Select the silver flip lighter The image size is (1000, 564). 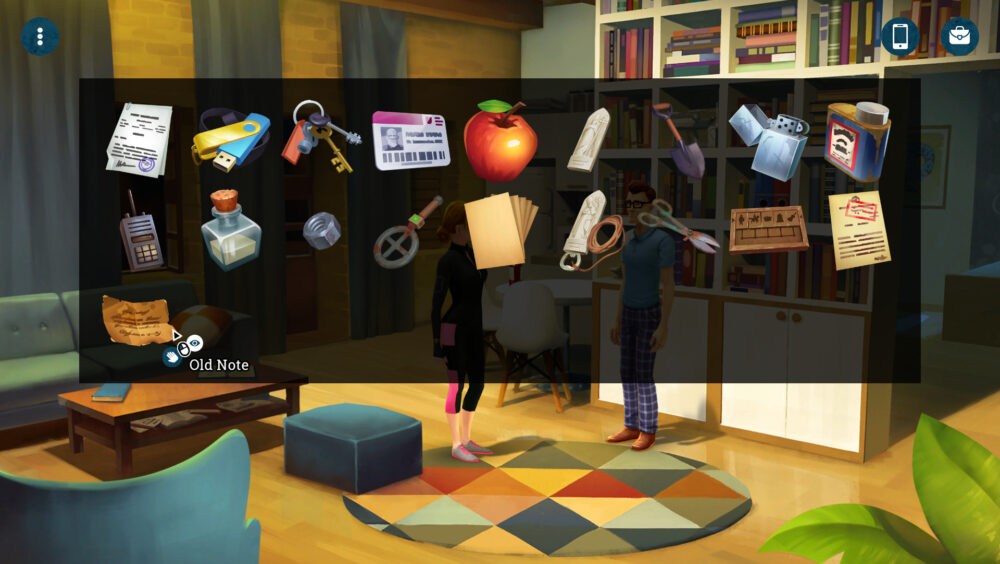768,140
